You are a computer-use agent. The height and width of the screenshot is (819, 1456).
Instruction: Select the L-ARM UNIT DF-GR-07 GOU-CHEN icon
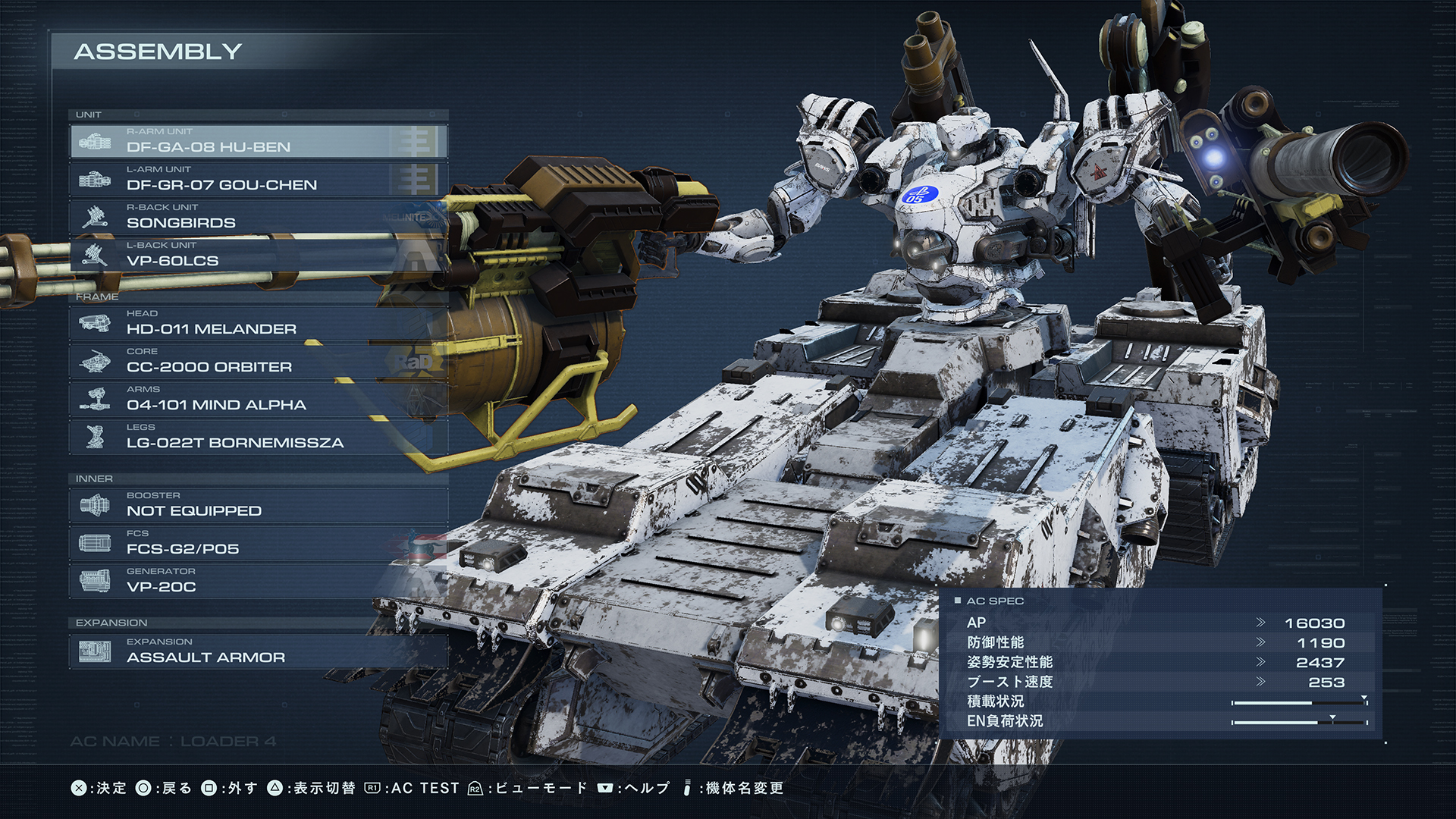pos(96,179)
